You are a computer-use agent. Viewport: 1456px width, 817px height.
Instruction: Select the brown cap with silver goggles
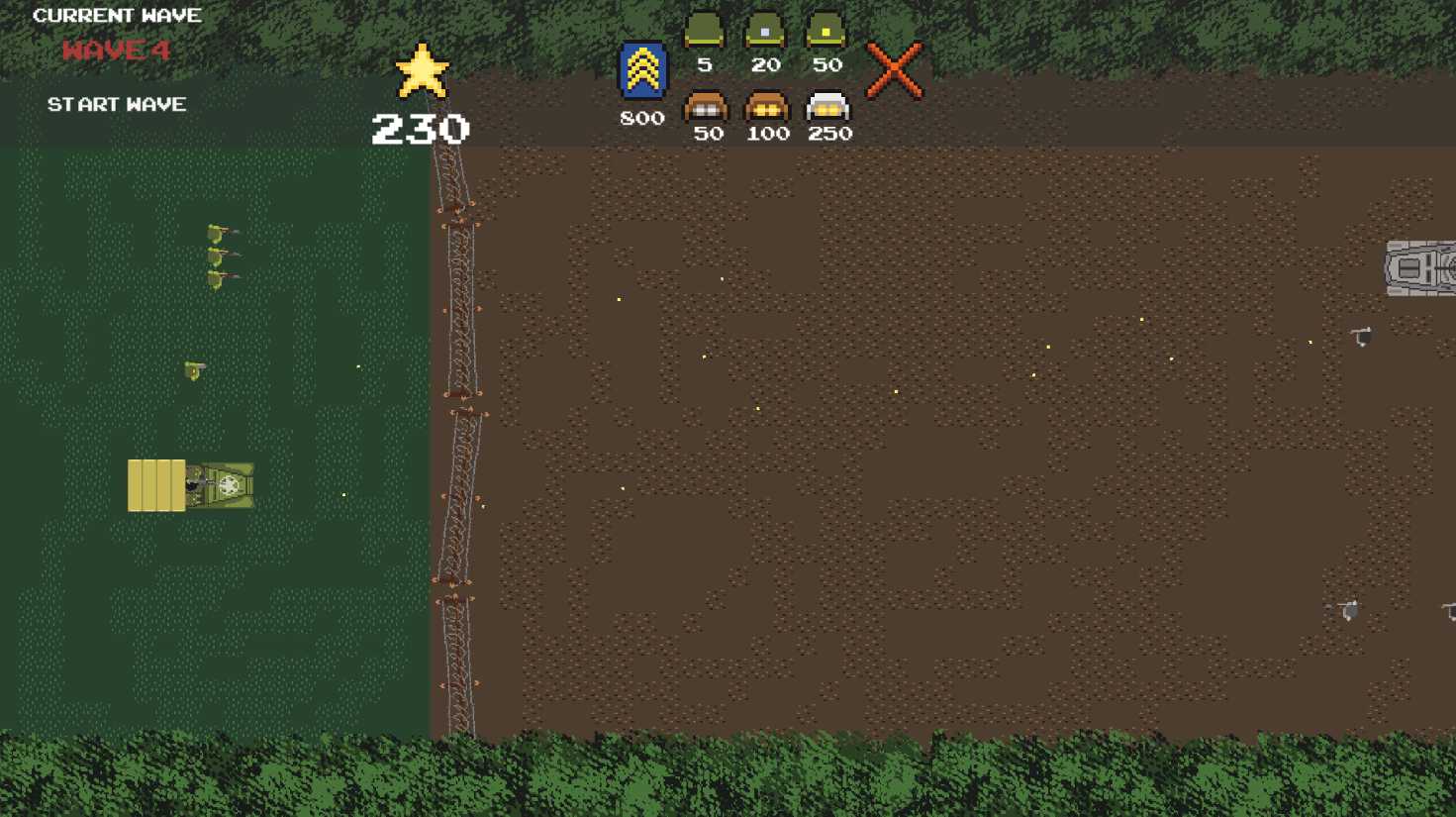click(x=706, y=106)
